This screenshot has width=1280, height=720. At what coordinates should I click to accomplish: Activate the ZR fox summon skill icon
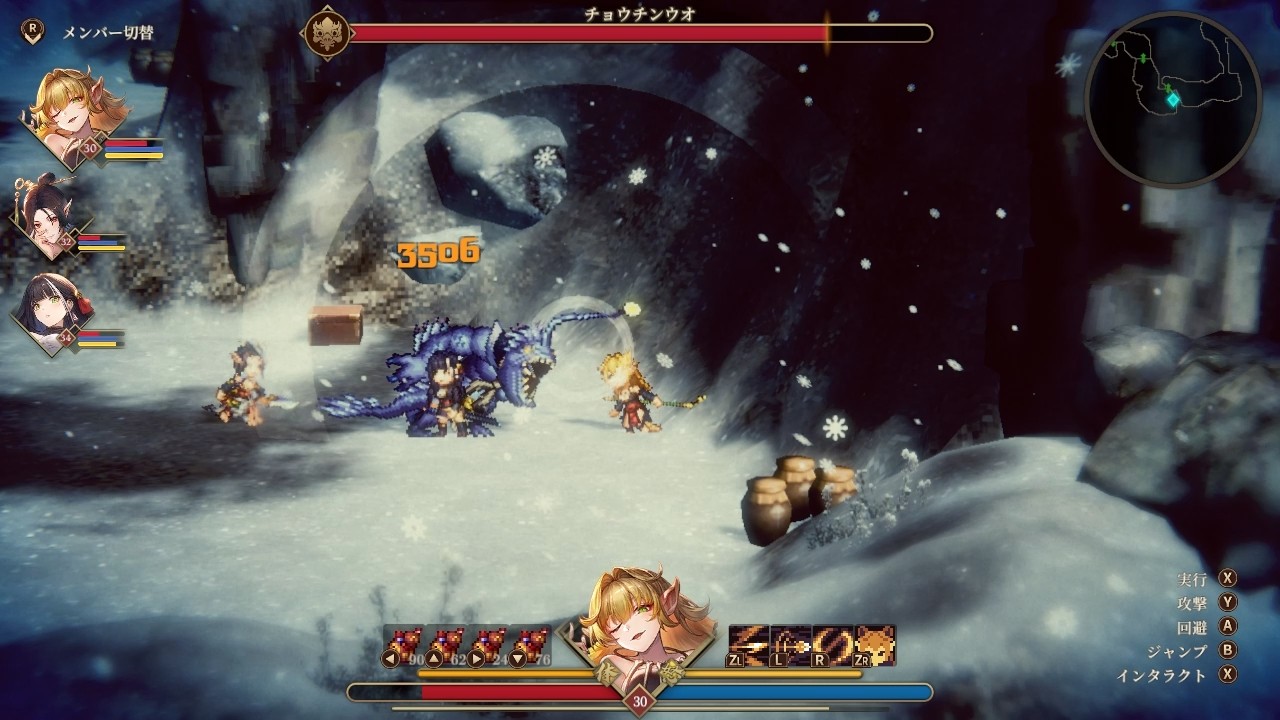pyautogui.click(x=875, y=645)
